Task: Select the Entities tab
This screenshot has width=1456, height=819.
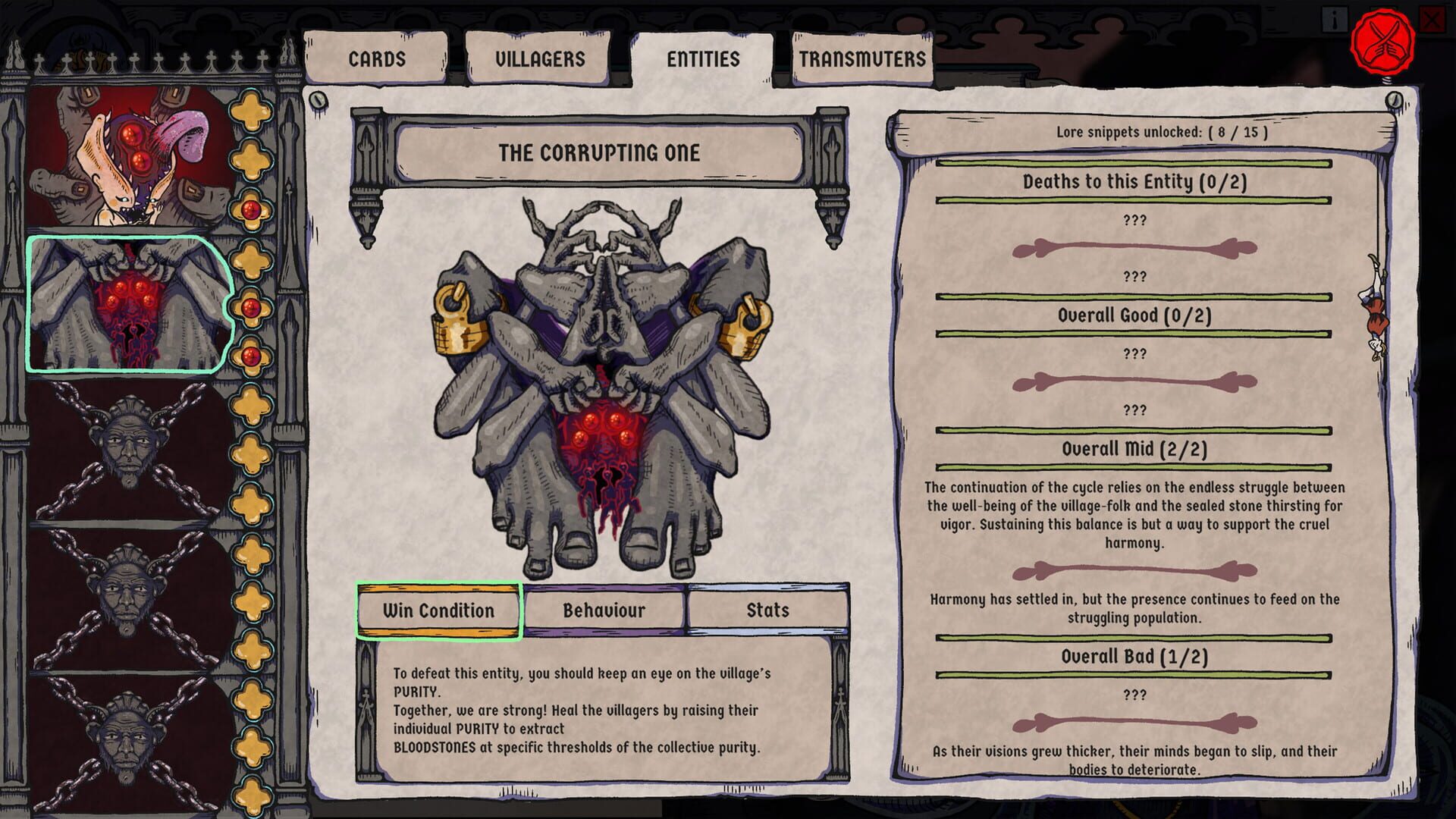Action: [703, 61]
